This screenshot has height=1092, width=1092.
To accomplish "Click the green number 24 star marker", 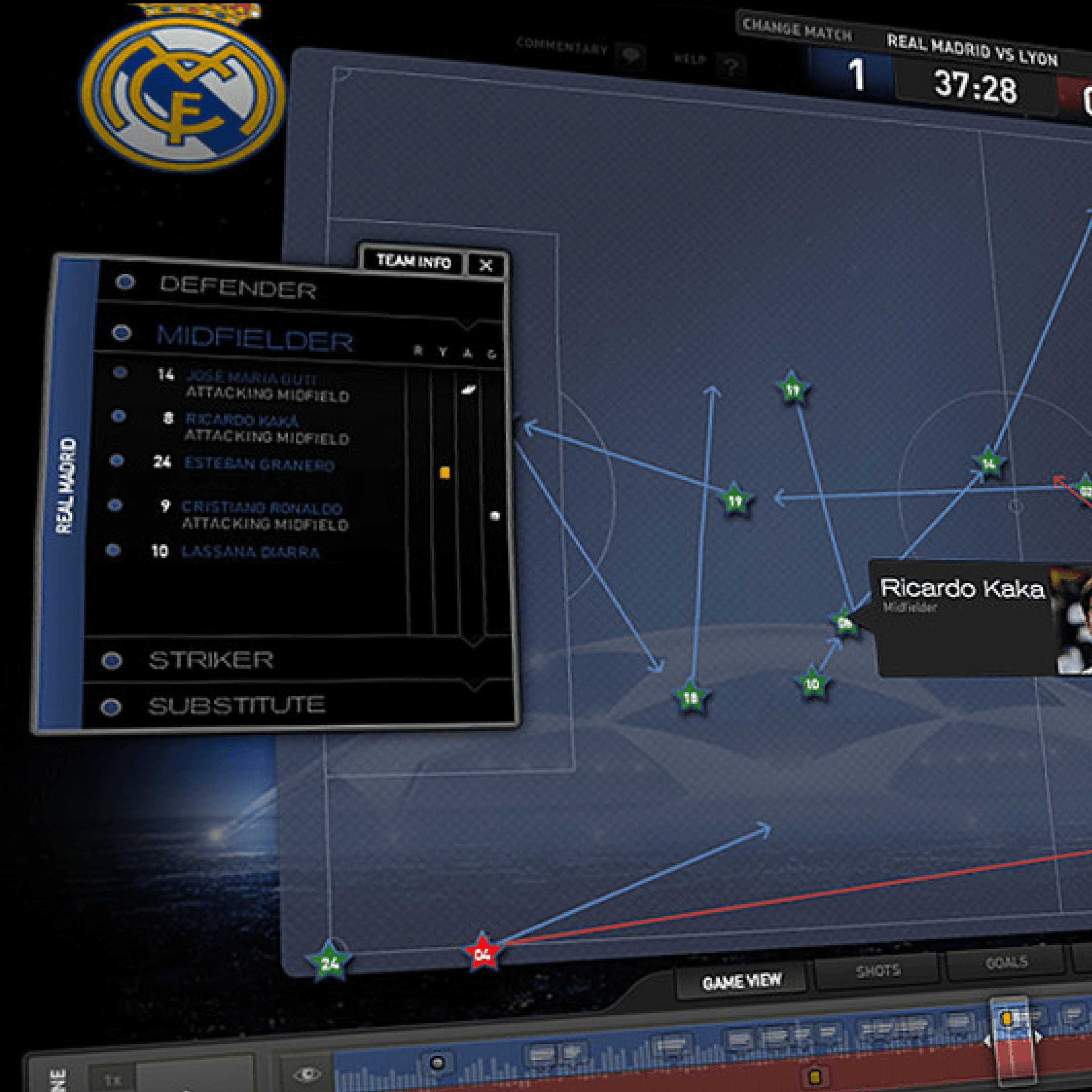I will [329, 962].
